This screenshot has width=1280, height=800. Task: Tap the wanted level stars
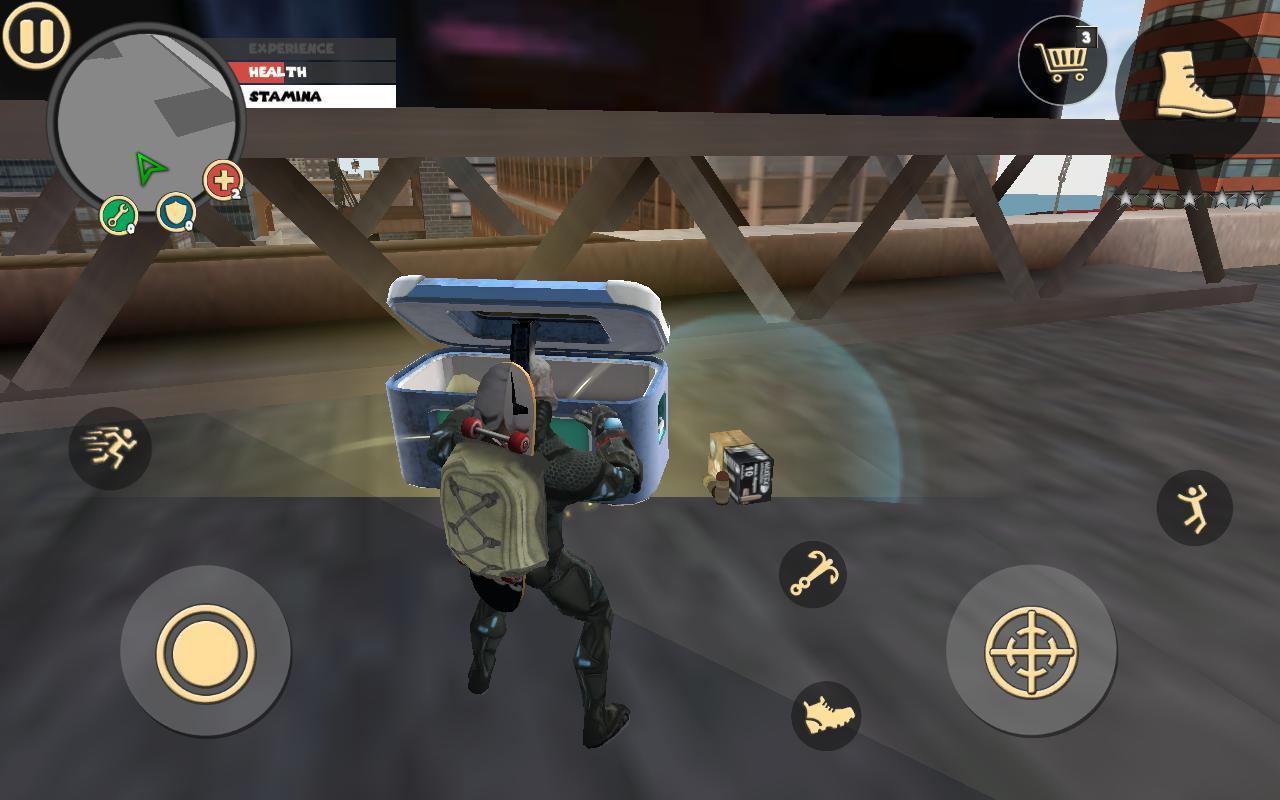pos(1190,195)
